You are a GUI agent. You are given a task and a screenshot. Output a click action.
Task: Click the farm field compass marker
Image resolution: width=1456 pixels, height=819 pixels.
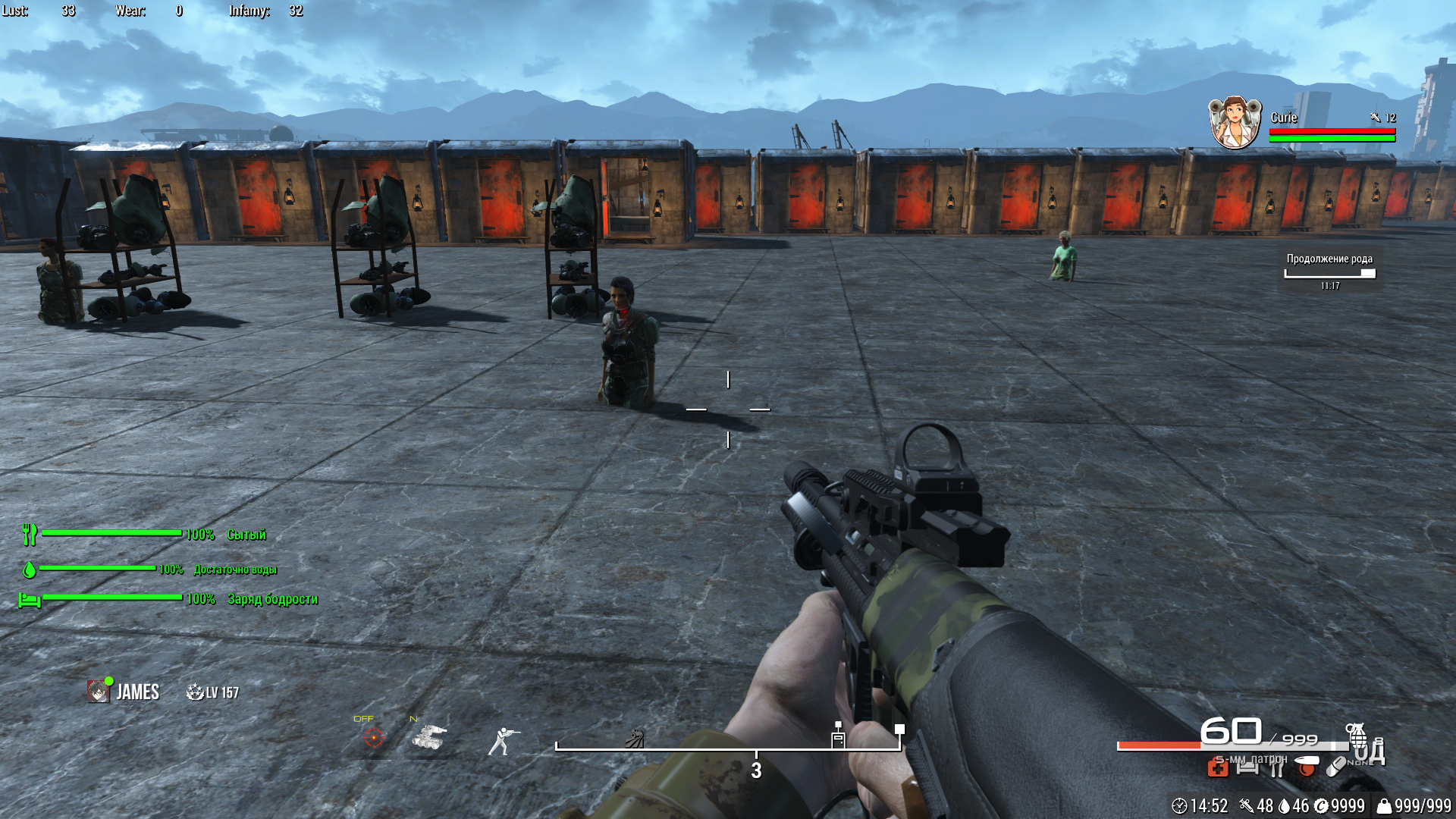click(635, 738)
